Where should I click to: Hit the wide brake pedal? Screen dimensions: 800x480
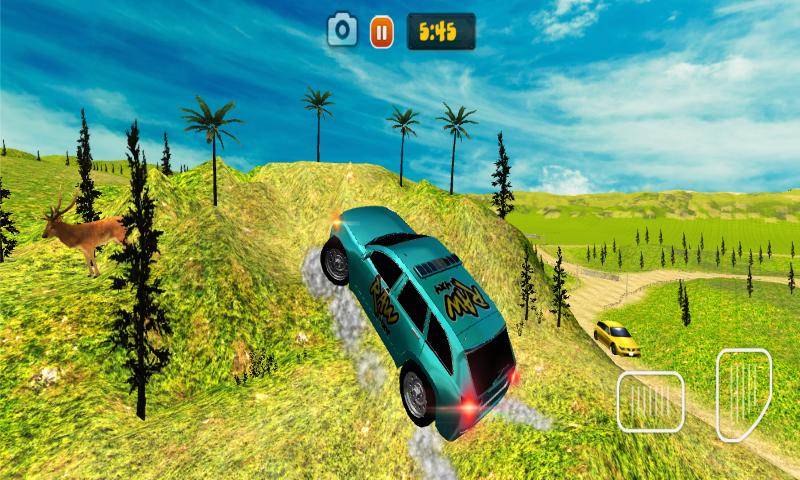650,401
